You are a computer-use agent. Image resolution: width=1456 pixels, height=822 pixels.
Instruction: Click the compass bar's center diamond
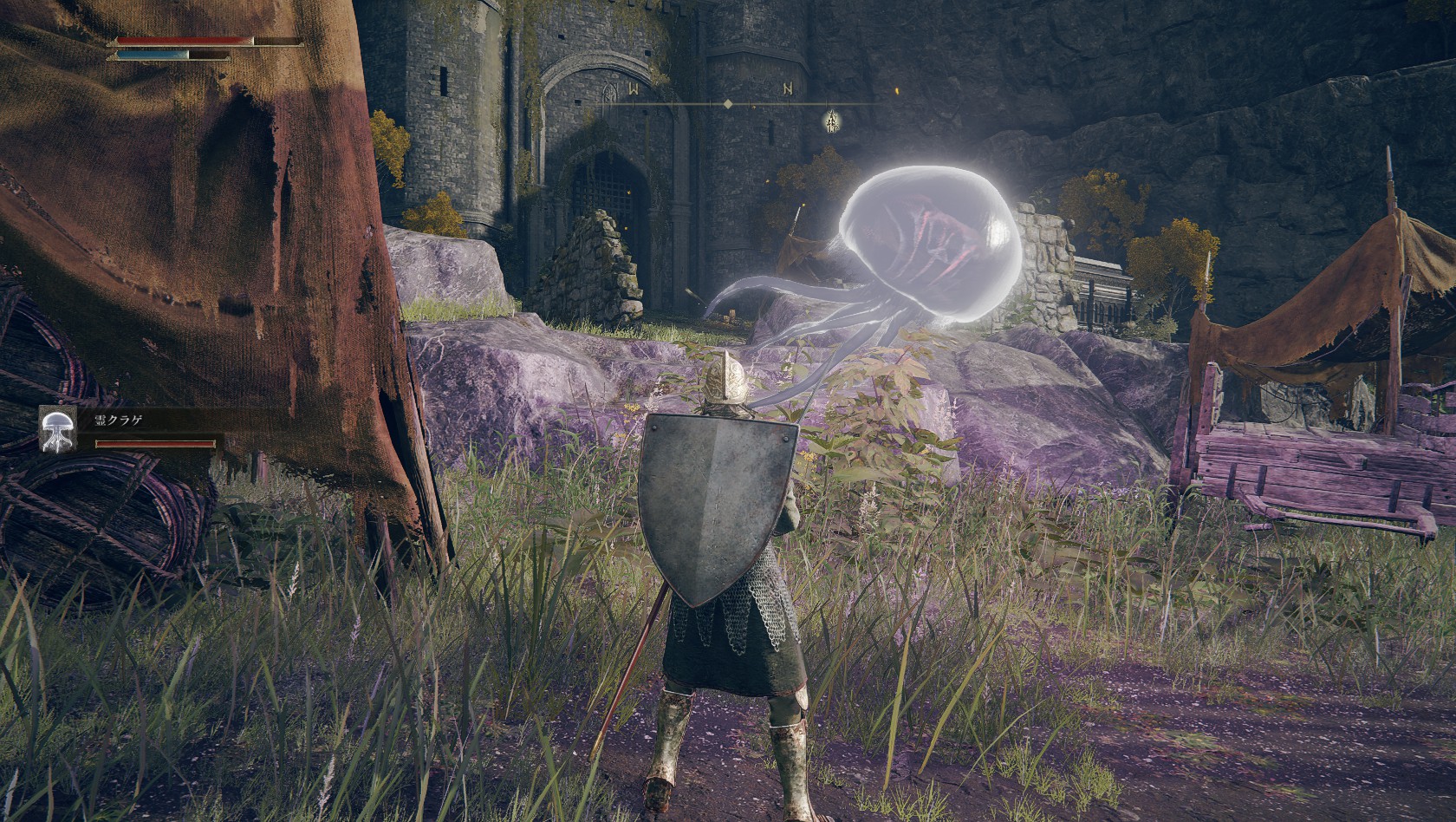tap(728, 104)
